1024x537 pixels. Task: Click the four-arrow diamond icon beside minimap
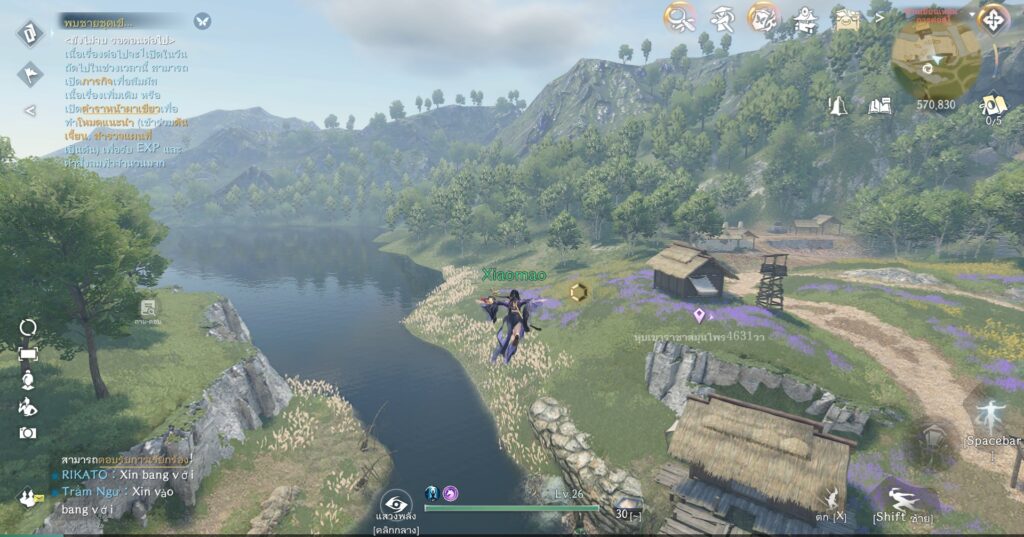click(994, 18)
